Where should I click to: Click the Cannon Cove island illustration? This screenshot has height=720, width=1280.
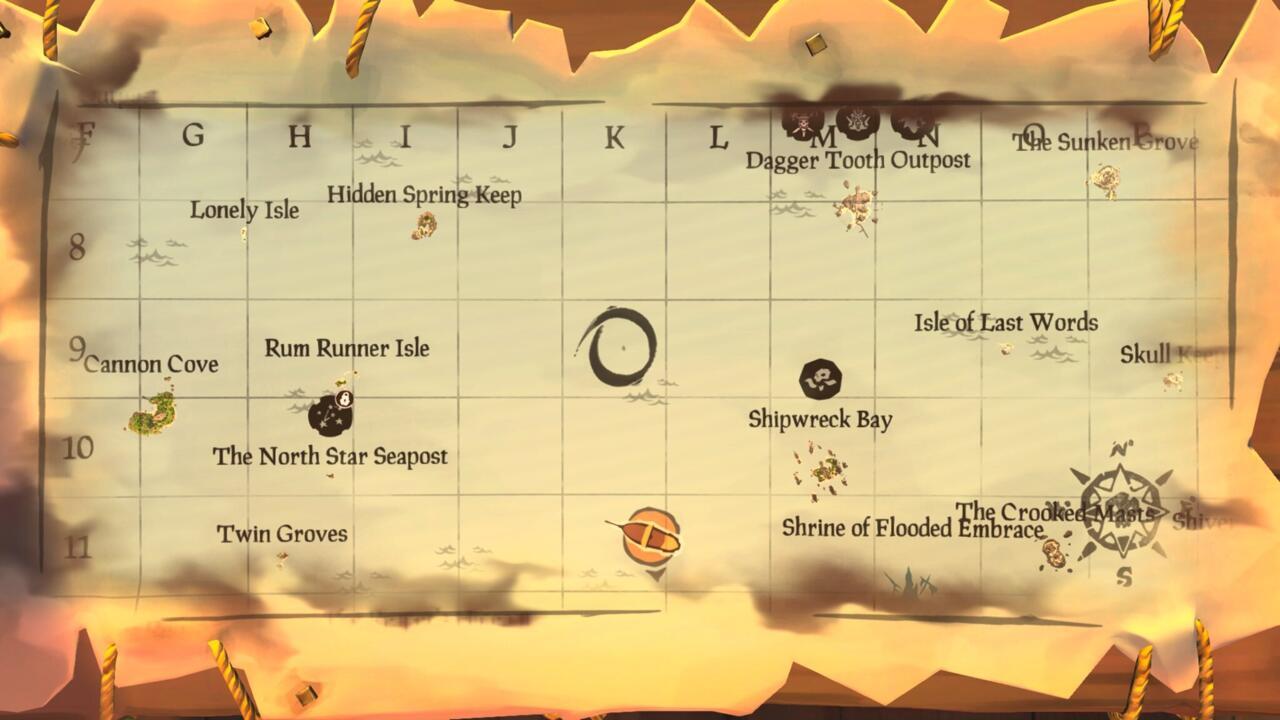150,414
